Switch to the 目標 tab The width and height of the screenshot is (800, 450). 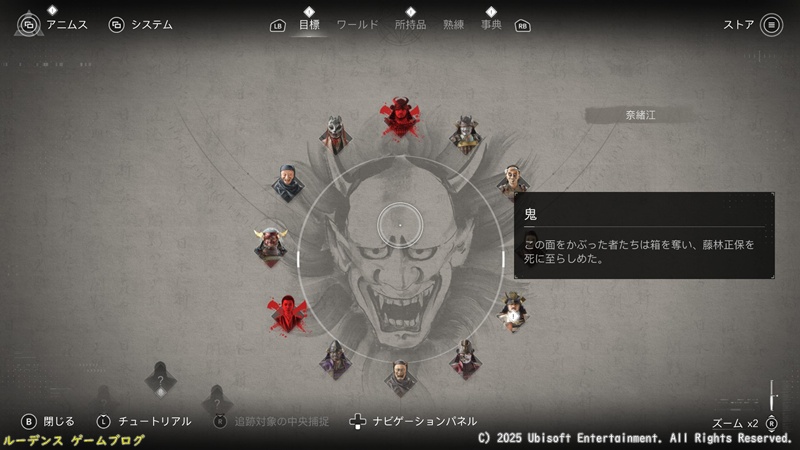click(x=309, y=25)
